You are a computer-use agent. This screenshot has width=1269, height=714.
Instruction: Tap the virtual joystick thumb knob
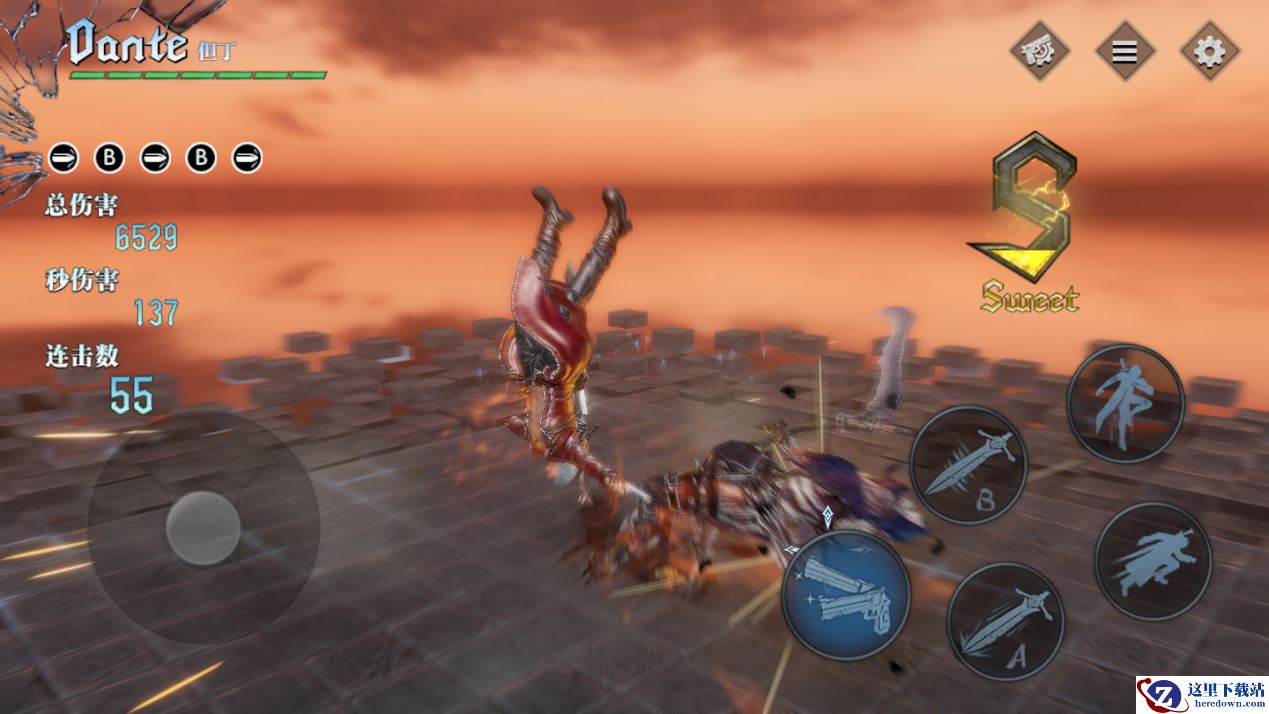[203, 527]
